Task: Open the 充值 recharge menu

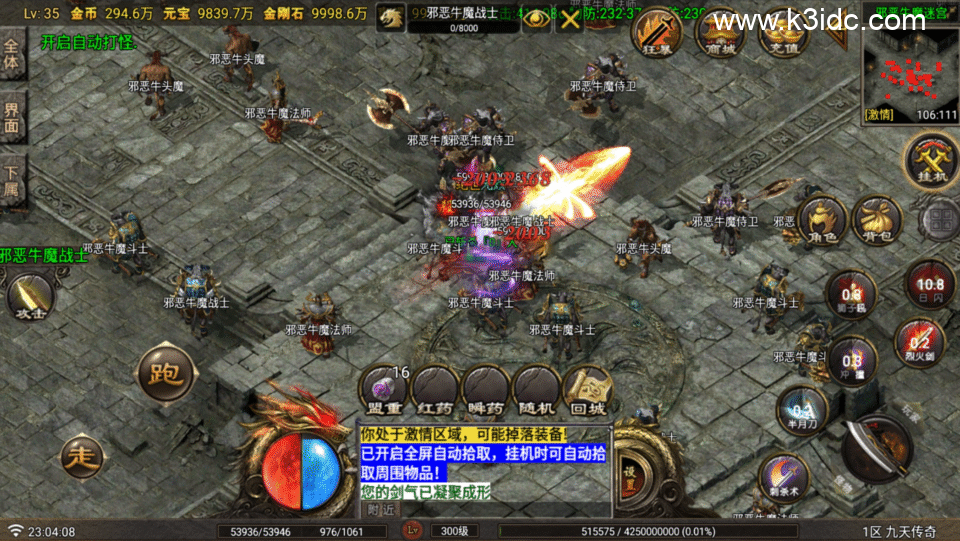Action: point(783,33)
